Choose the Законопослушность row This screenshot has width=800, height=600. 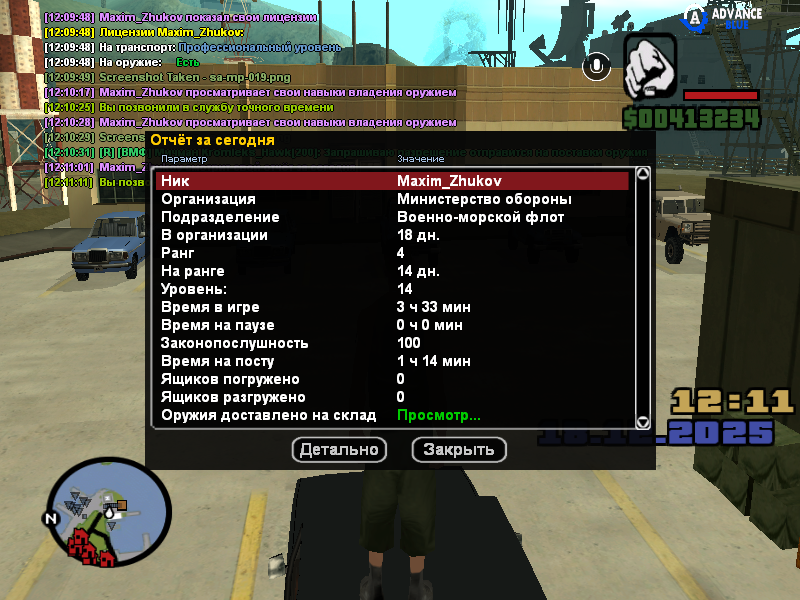click(392, 343)
